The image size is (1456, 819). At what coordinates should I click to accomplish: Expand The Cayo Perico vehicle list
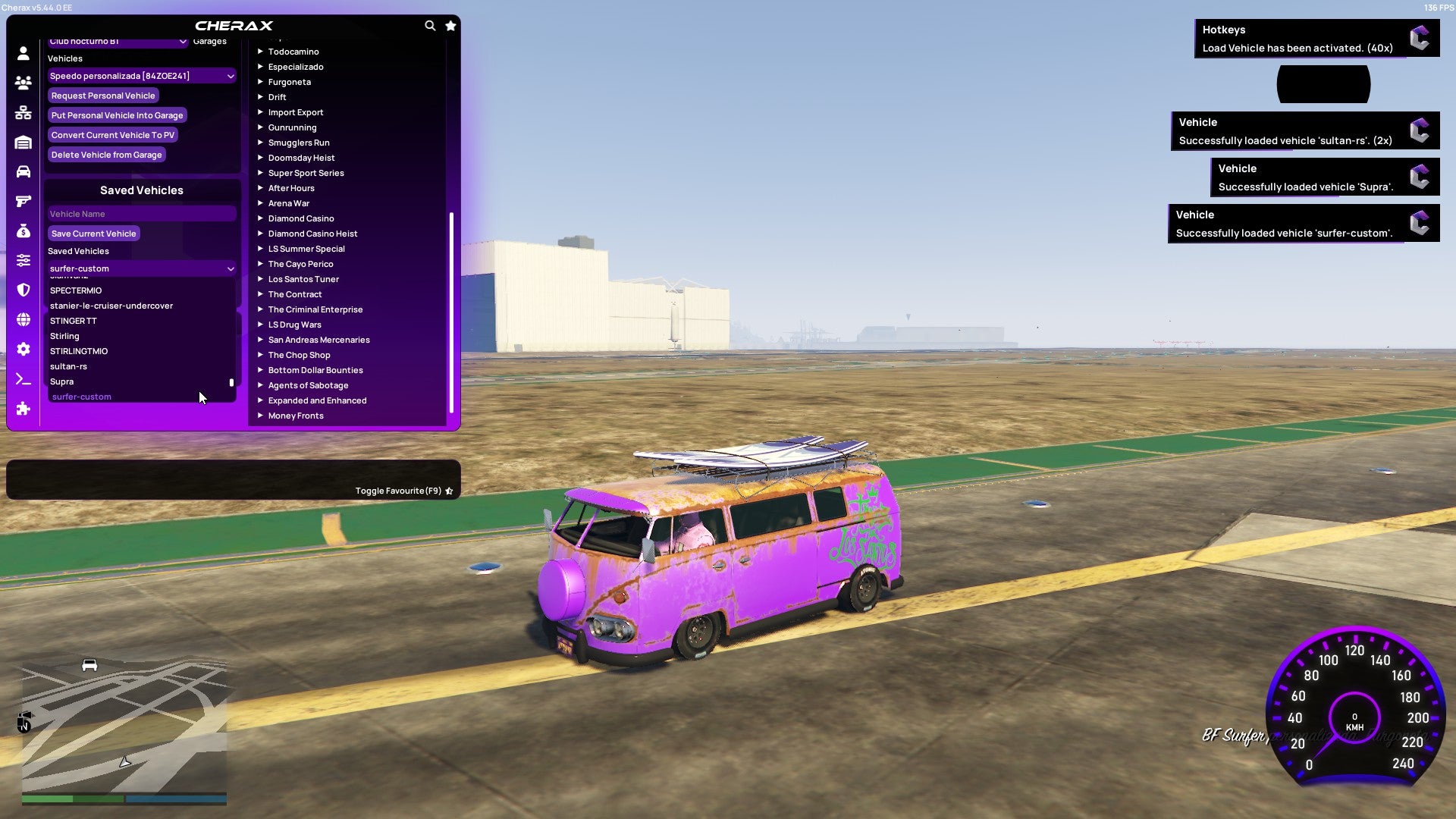(300, 264)
